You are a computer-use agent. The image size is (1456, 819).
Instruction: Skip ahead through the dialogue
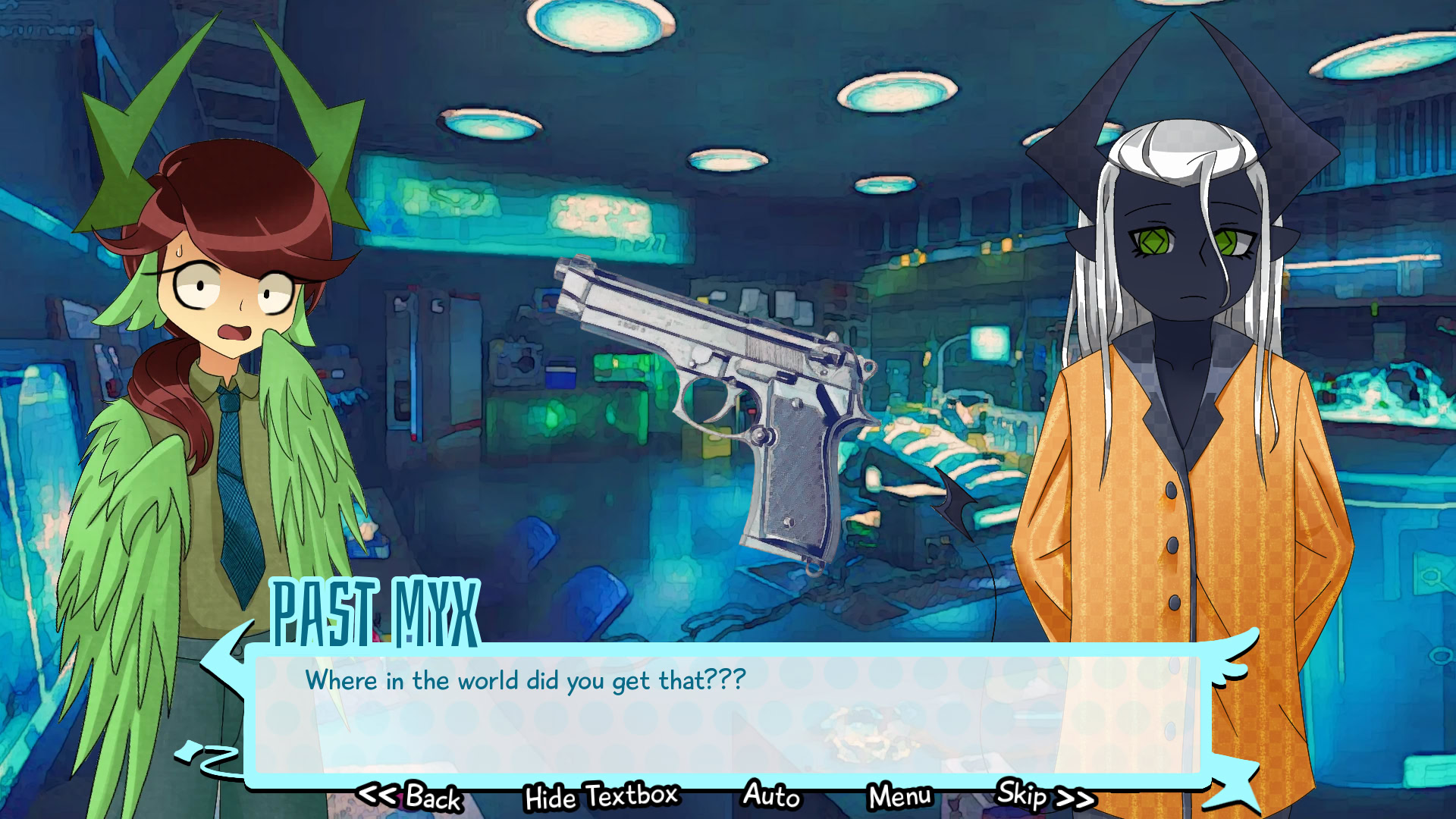(x=1044, y=795)
